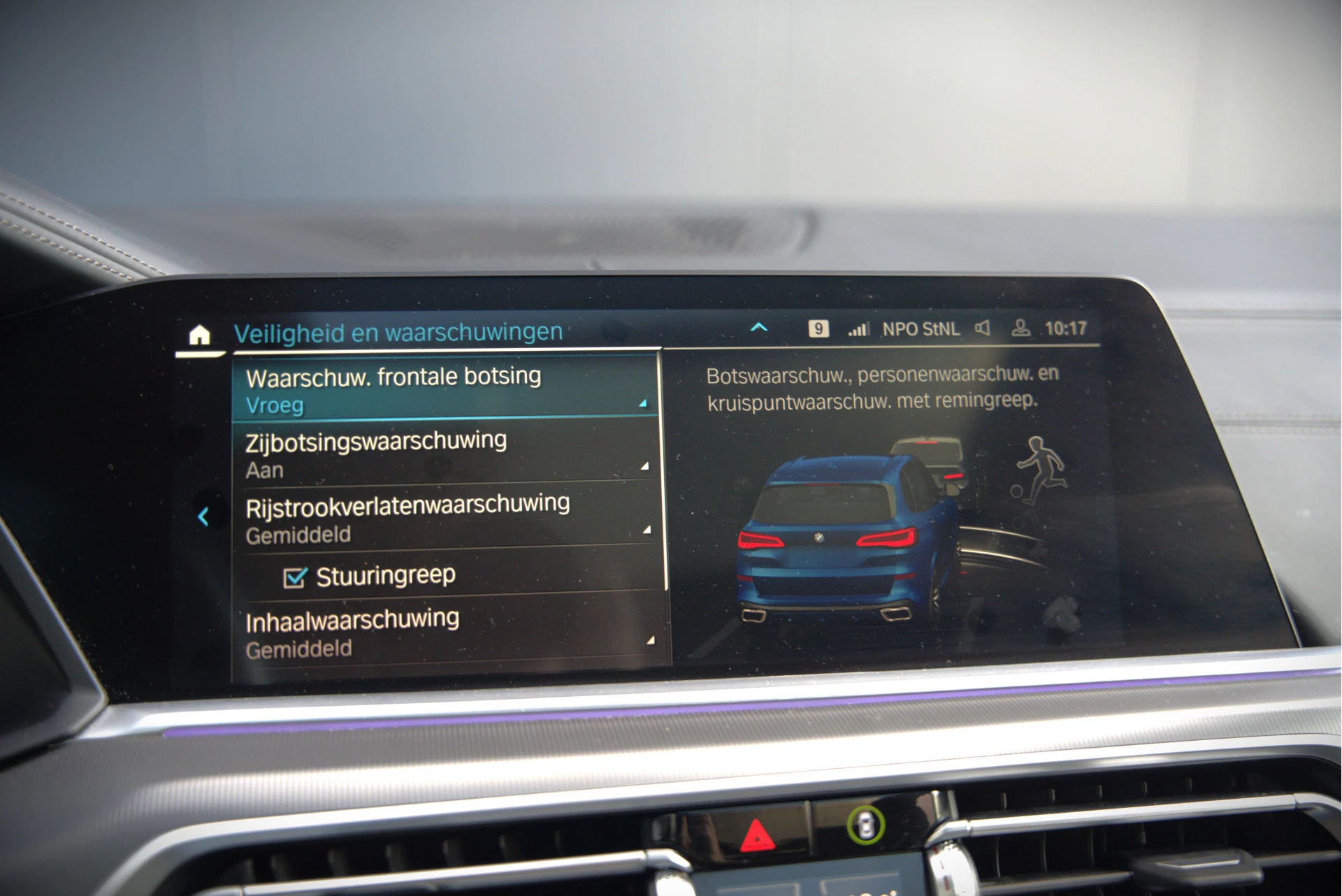
Task: Tap the speaker mute icon in the status bar
Action: click(981, 326)
